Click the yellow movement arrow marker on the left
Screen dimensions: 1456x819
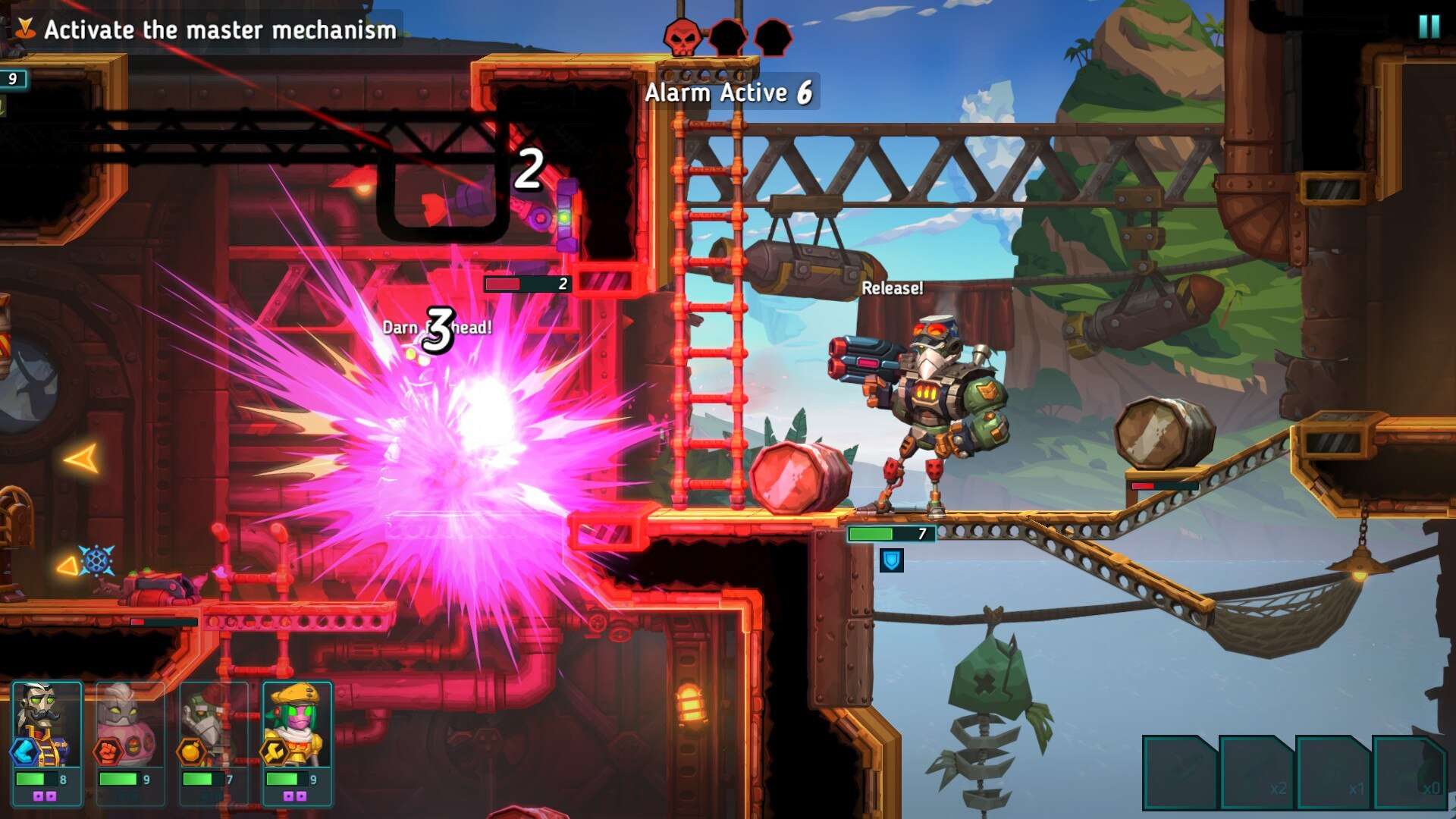coord(83,458)
